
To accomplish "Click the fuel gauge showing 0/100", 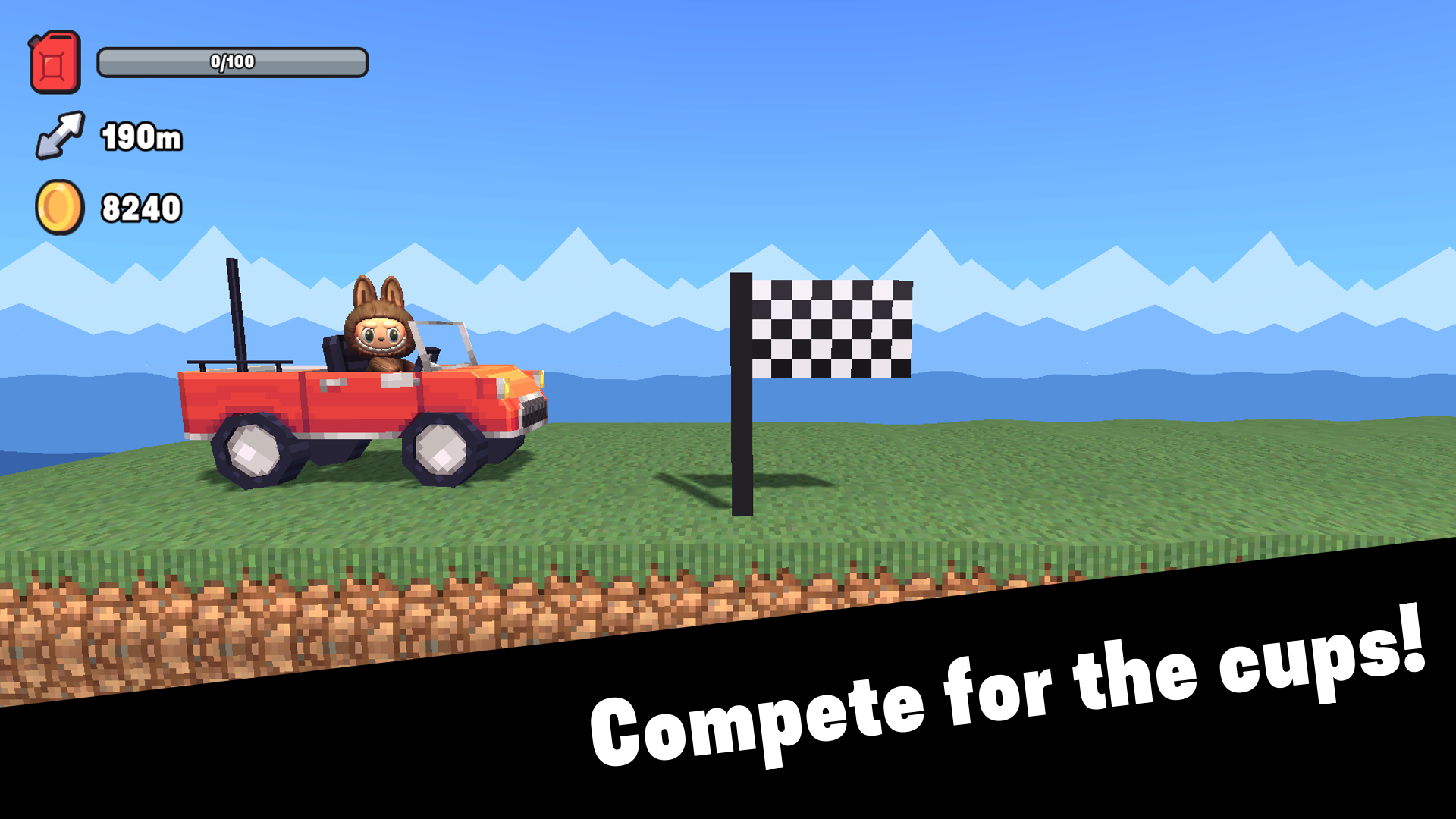I will [231, 63].
